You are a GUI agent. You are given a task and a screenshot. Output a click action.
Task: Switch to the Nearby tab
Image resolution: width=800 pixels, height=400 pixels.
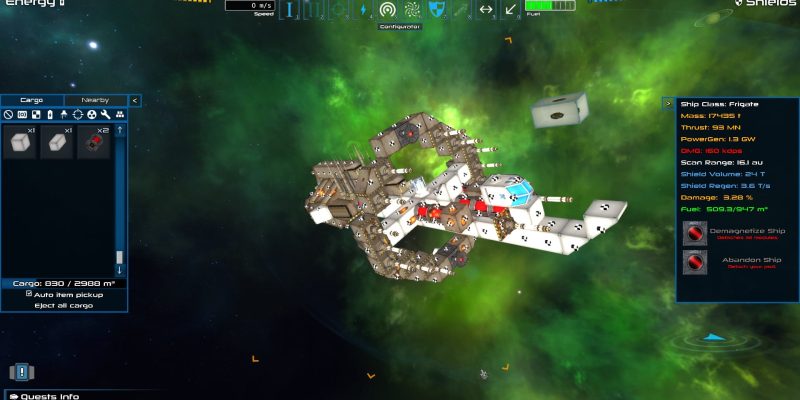click(96, 100)
